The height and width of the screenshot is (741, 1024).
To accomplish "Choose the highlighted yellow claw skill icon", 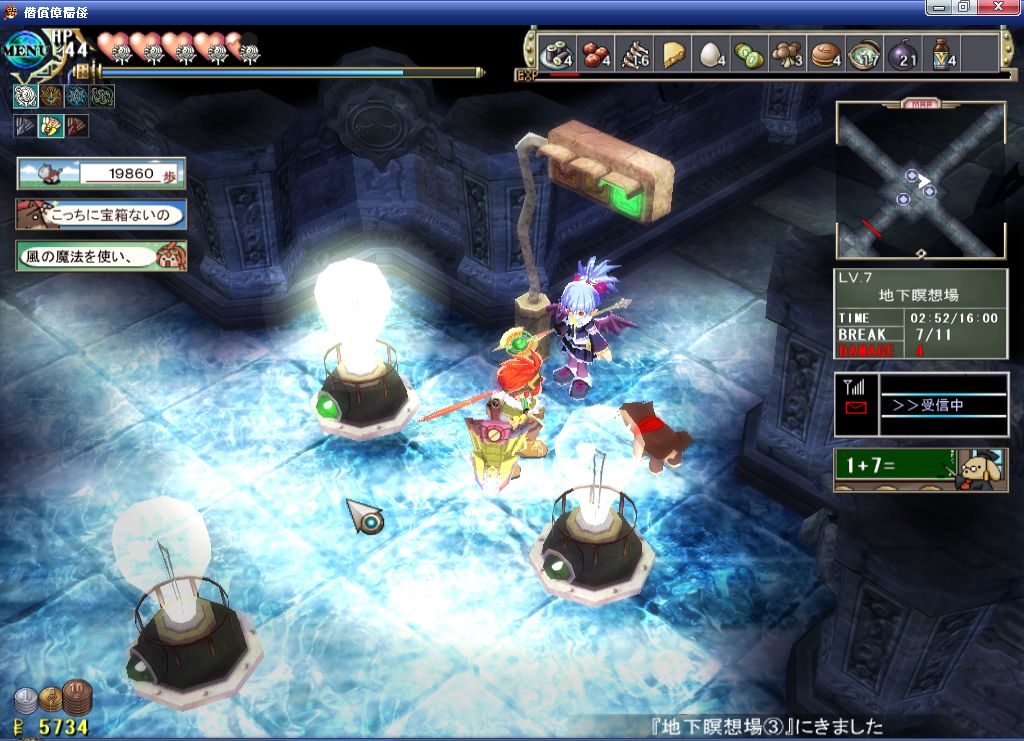I will [50, 126].
